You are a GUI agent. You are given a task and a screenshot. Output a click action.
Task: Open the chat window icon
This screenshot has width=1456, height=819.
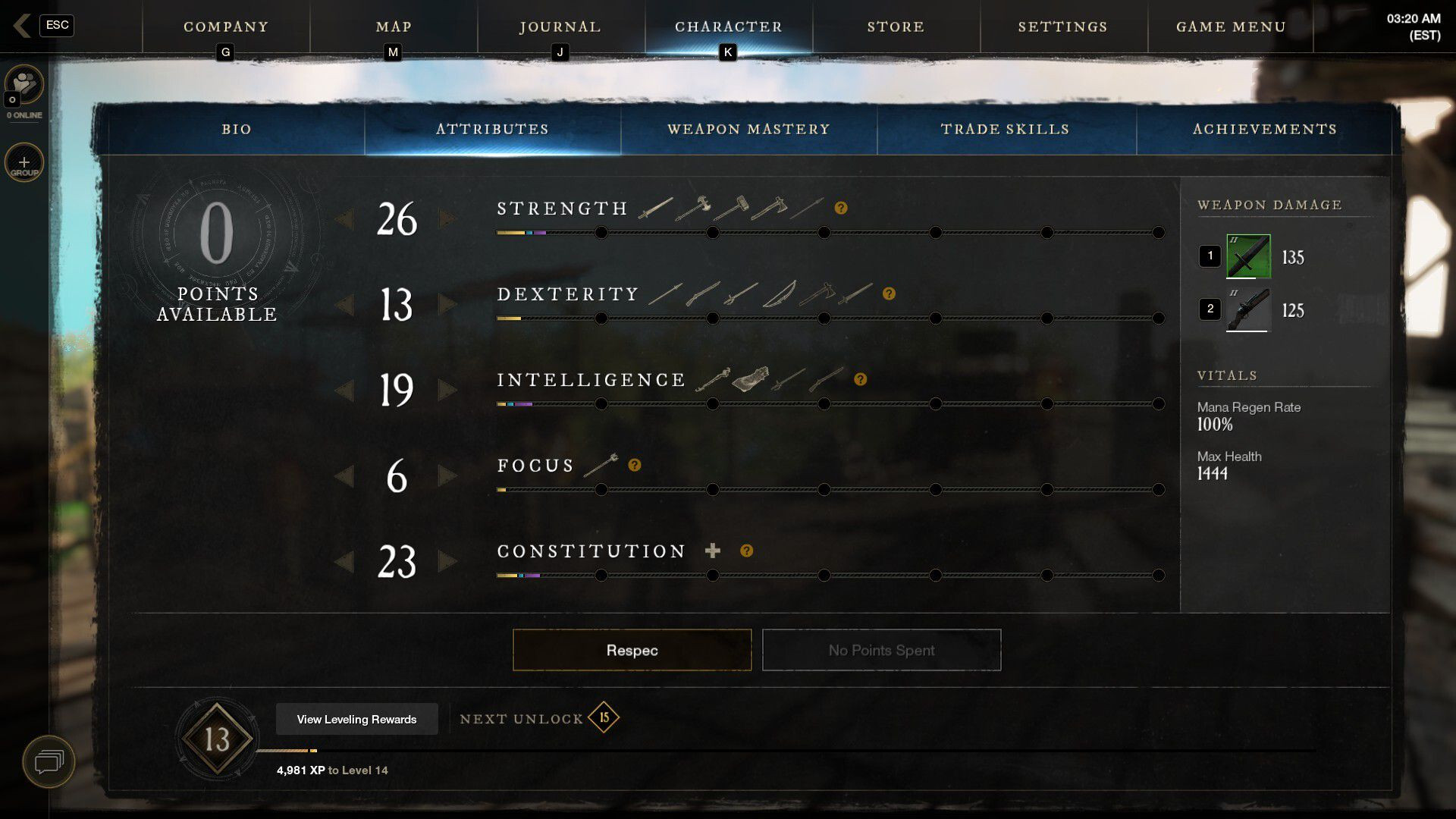(x=49, y=761)
